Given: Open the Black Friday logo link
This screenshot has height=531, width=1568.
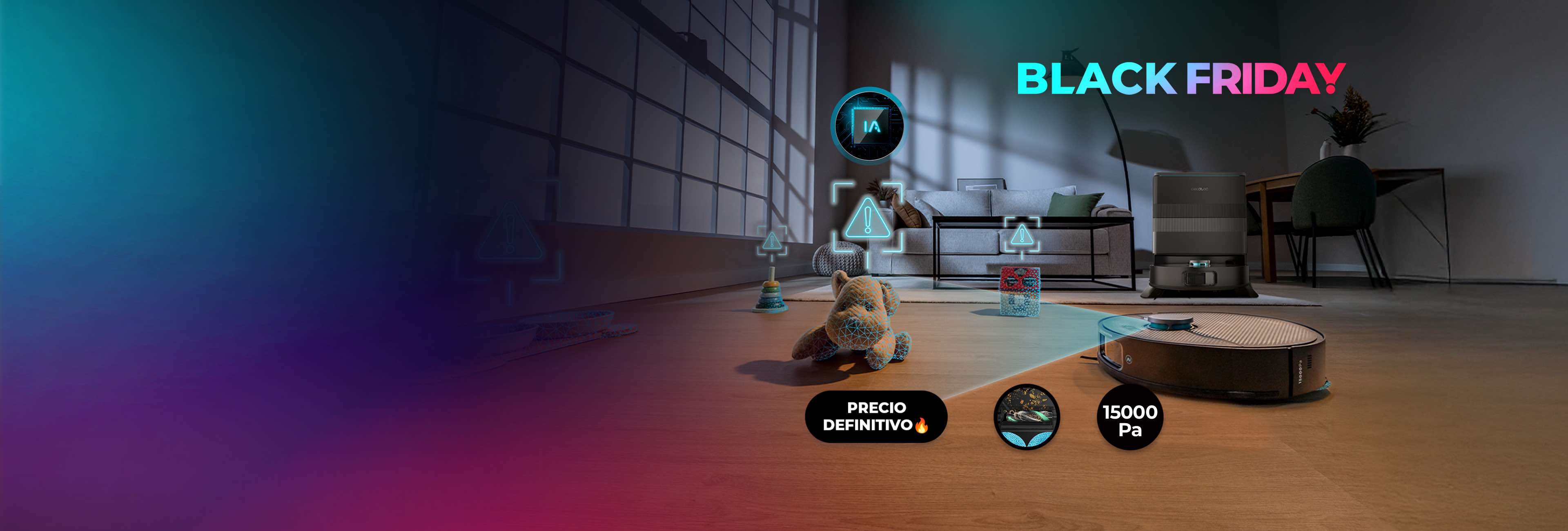Looking at the screenshot, I should coord(1180,79).
